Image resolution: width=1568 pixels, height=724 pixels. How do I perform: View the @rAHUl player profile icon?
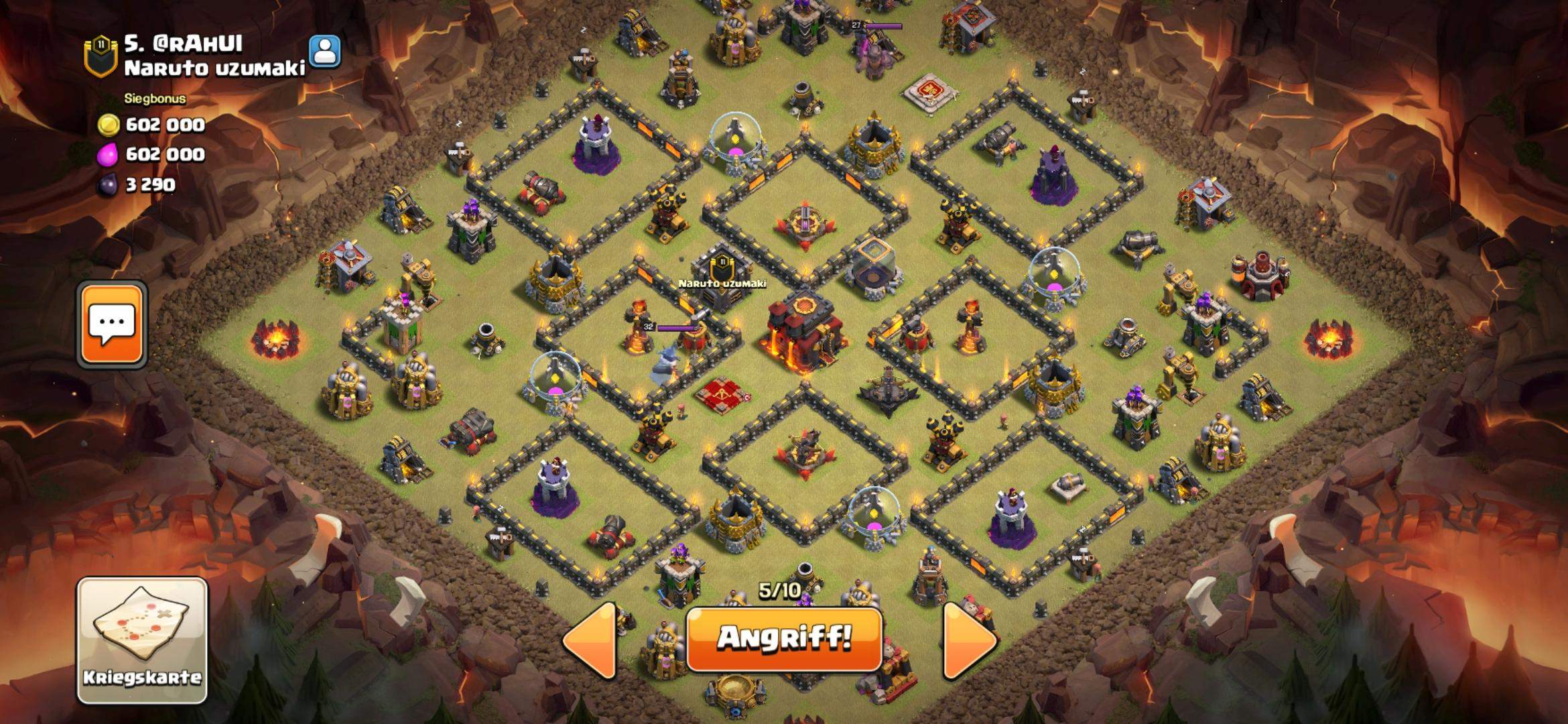(325, 51)
